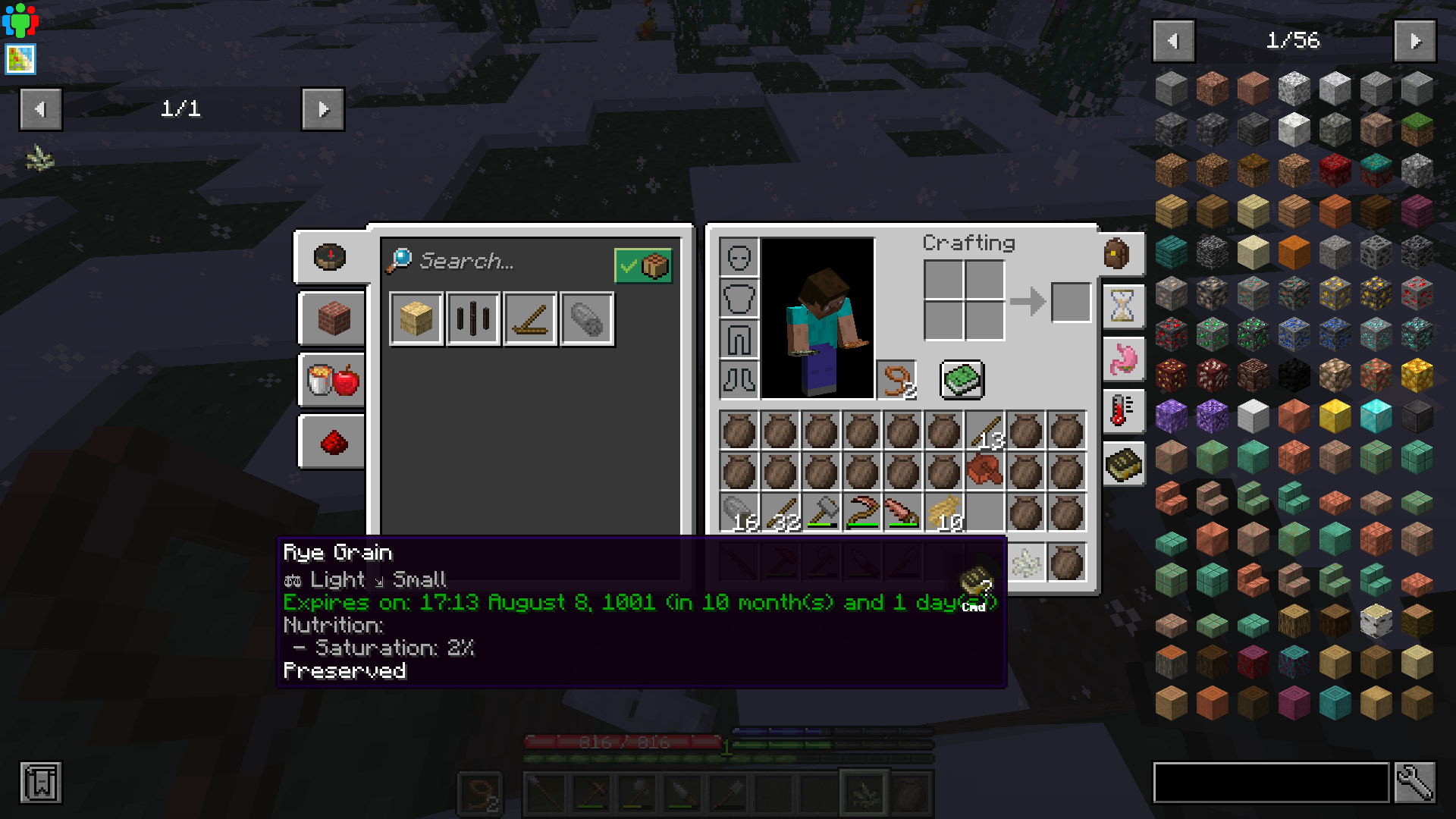Screen dimensions: 1456x819
Task: Open the history book icon bottom left
Action: point(42,783)
